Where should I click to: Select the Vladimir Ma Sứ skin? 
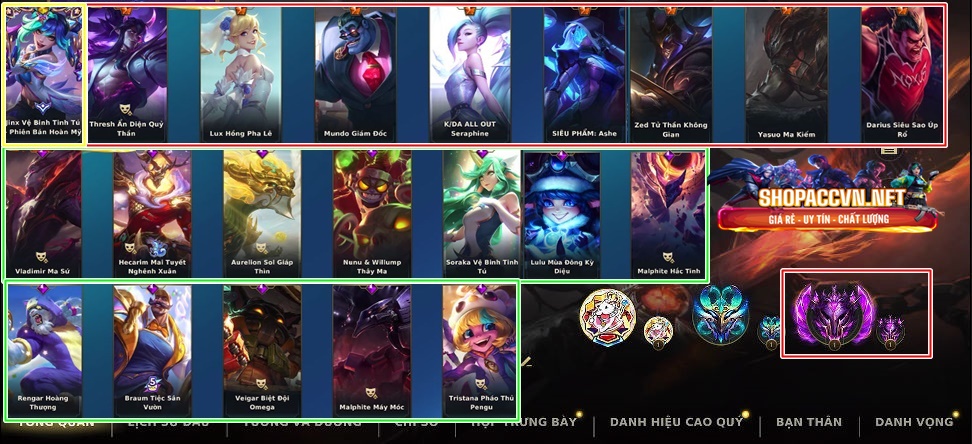[43, 214]
